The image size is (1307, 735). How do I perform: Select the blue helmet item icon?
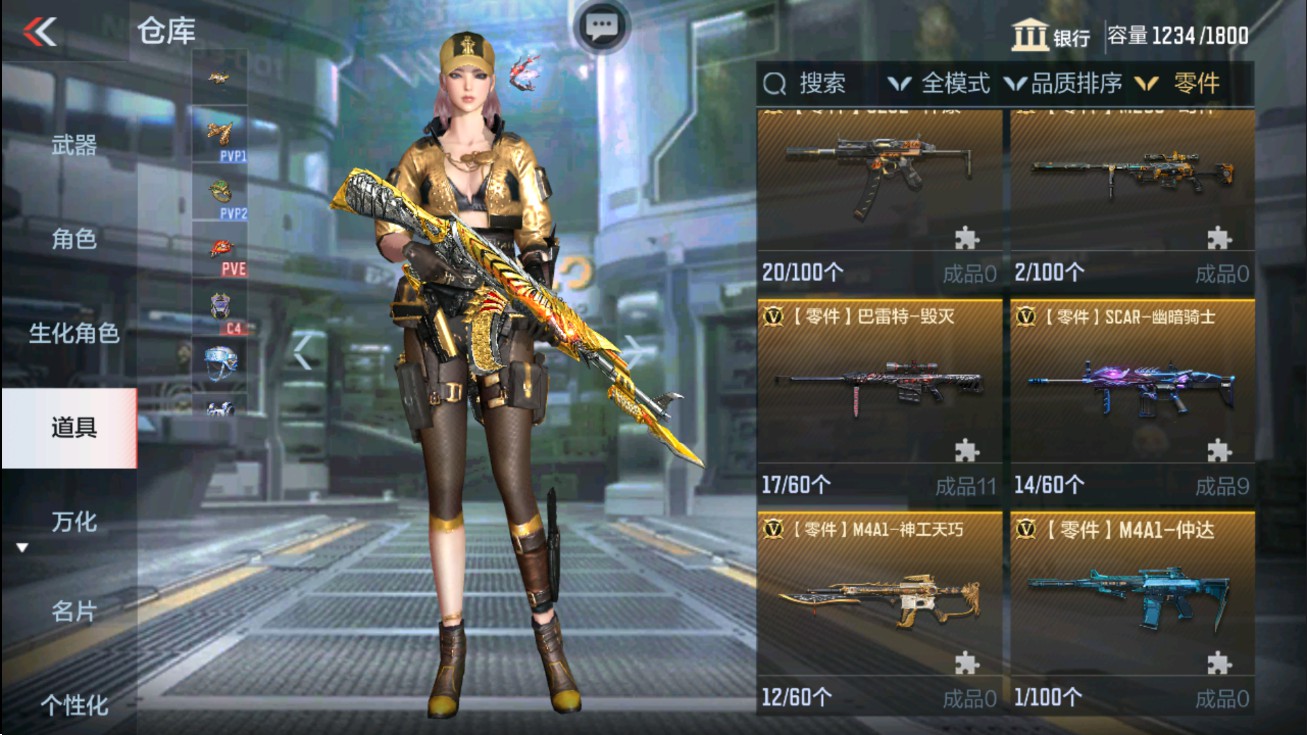tap(222, 362)
